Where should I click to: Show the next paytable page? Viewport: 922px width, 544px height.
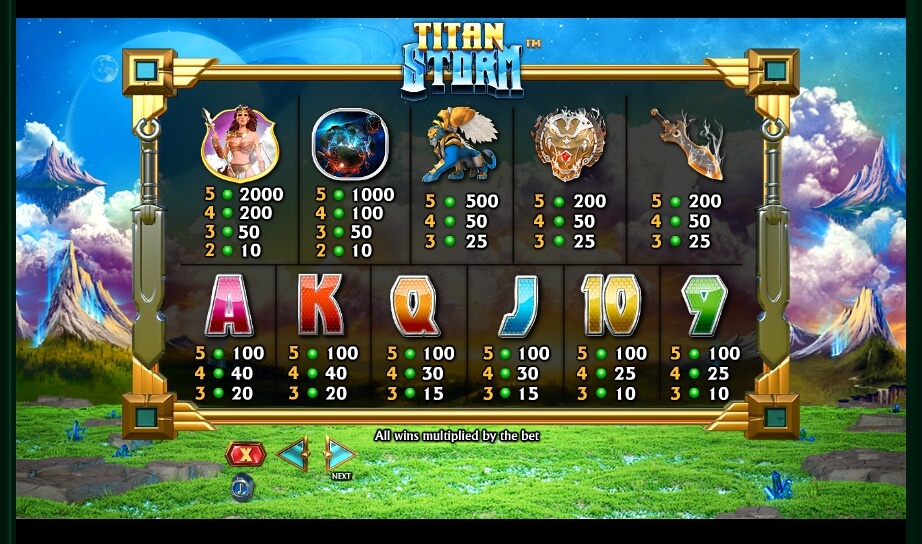(340, 455)
